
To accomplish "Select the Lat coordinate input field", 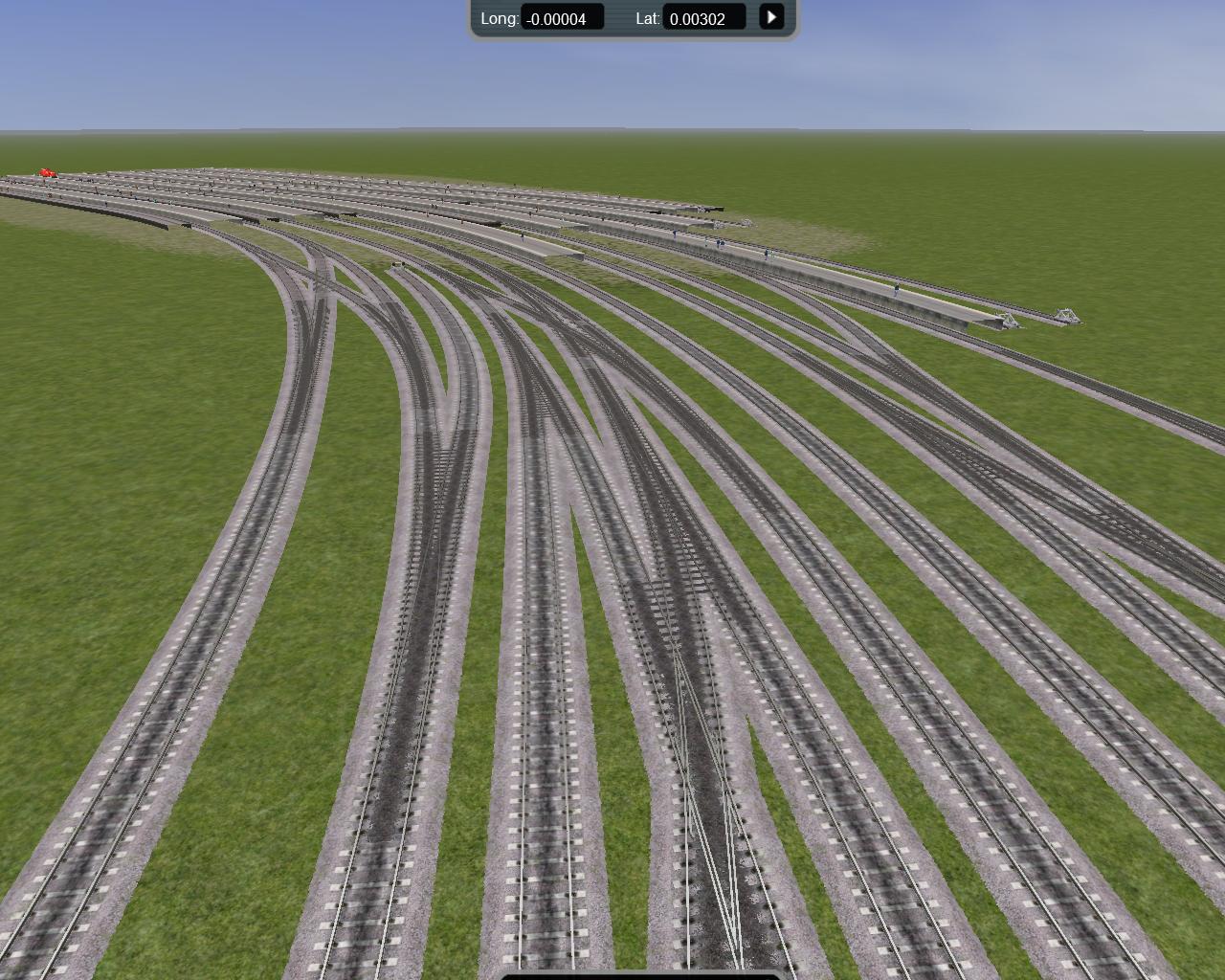I will click(703, 18).
